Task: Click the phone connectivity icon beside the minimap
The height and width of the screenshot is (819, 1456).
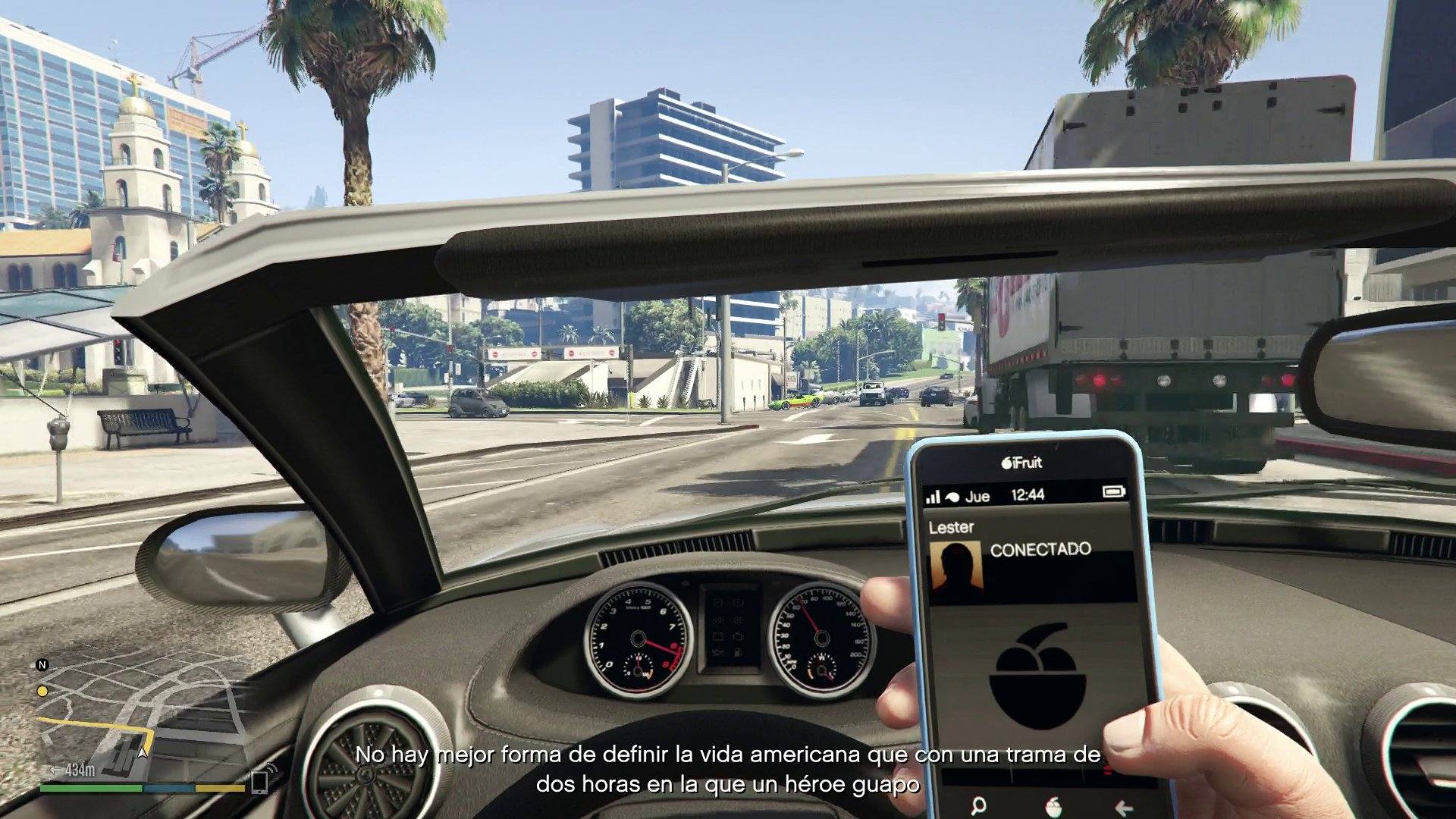Action: (x=259, y=782)
